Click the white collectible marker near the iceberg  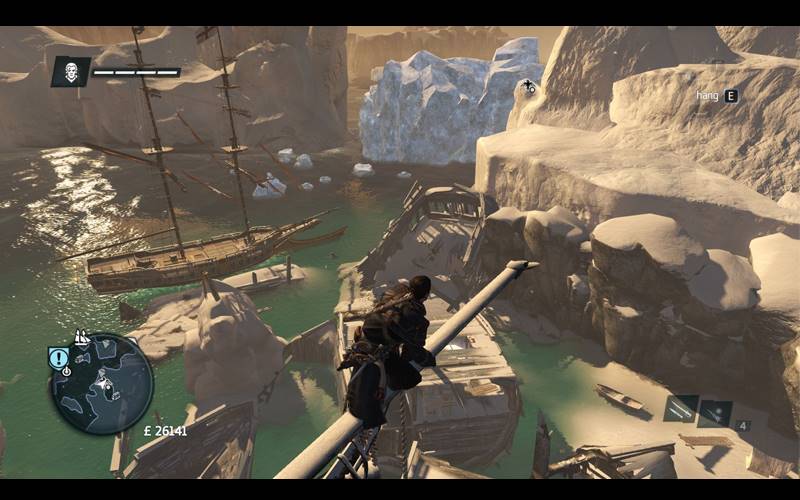[528, 87]
